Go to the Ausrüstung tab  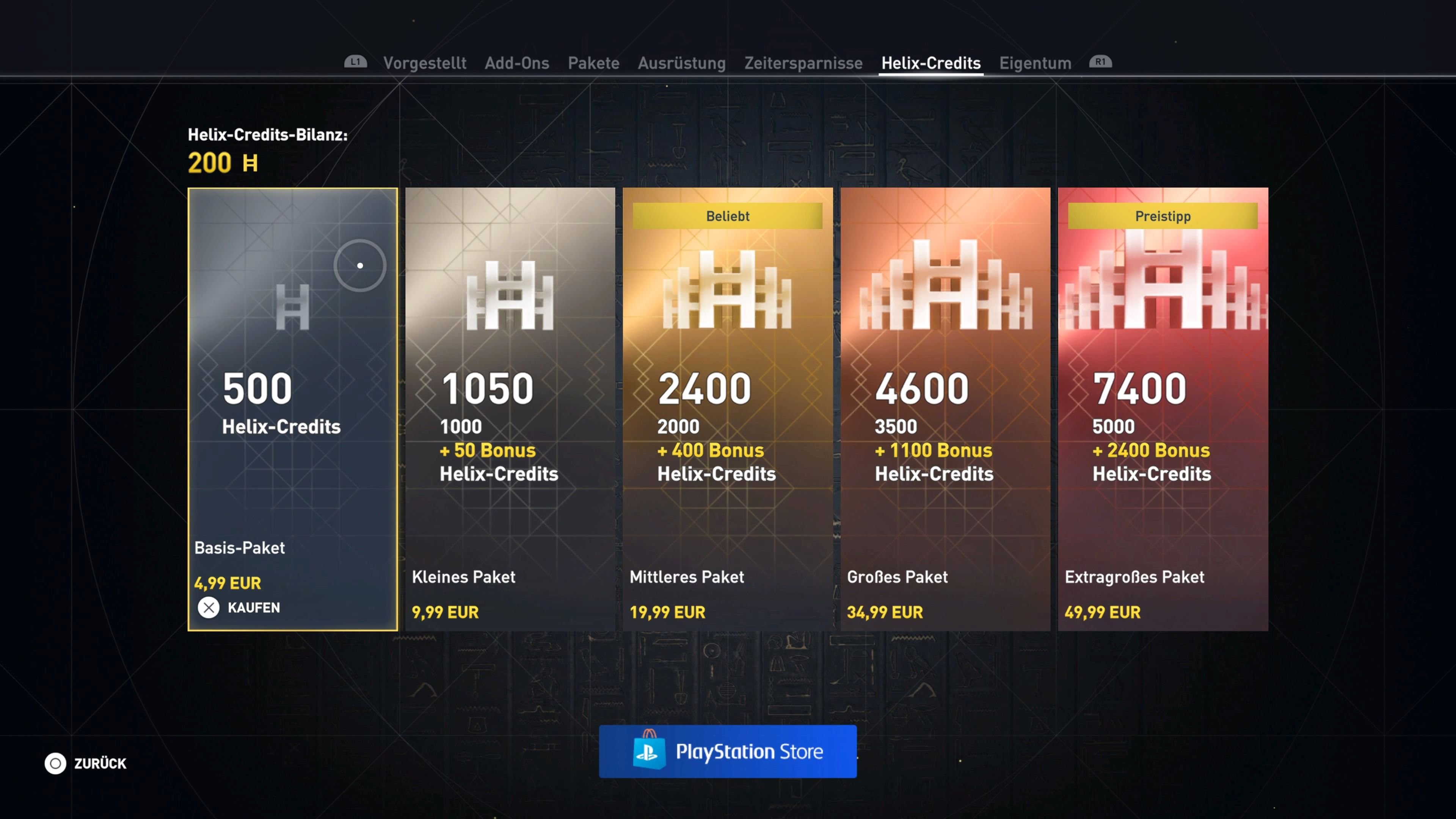682,63
